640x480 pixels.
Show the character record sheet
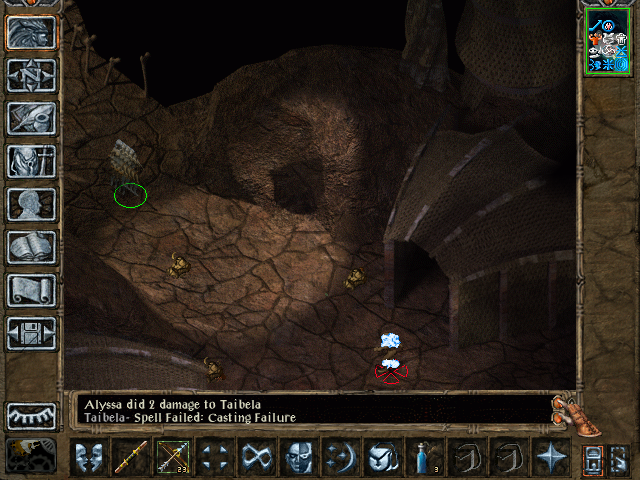[x=32, y=205]
